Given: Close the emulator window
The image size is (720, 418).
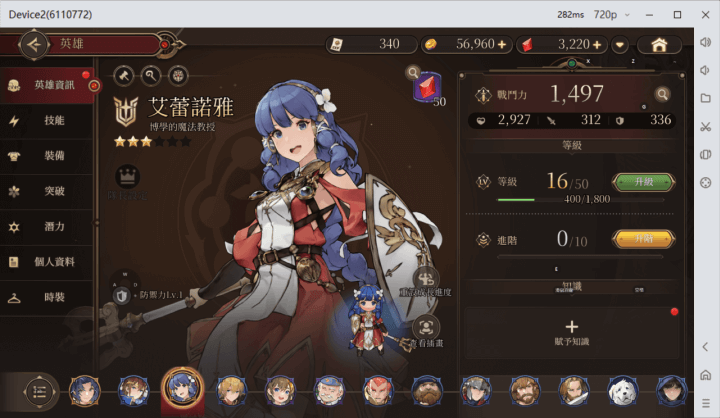Looking at the screenshot, I should pos(706,14).
